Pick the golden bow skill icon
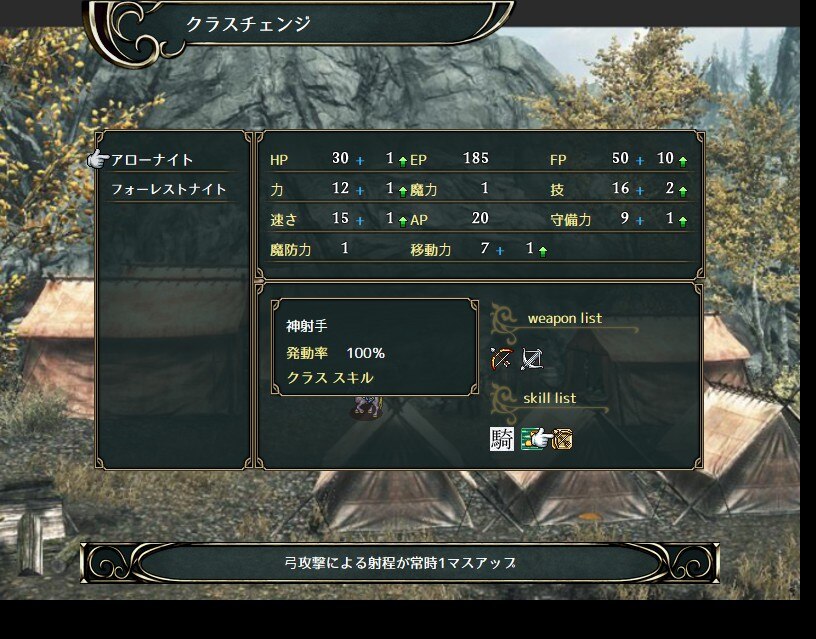 (x=562, y=438)
